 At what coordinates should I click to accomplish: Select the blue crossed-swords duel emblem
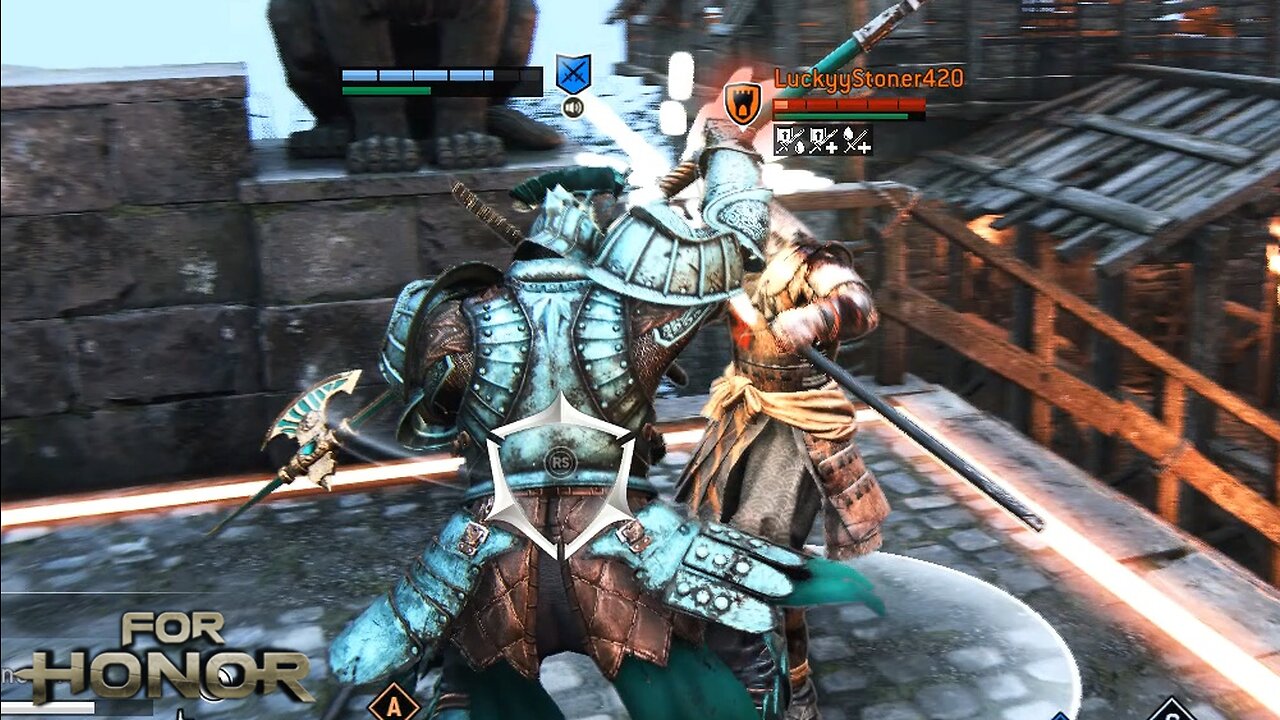(573, 72)
